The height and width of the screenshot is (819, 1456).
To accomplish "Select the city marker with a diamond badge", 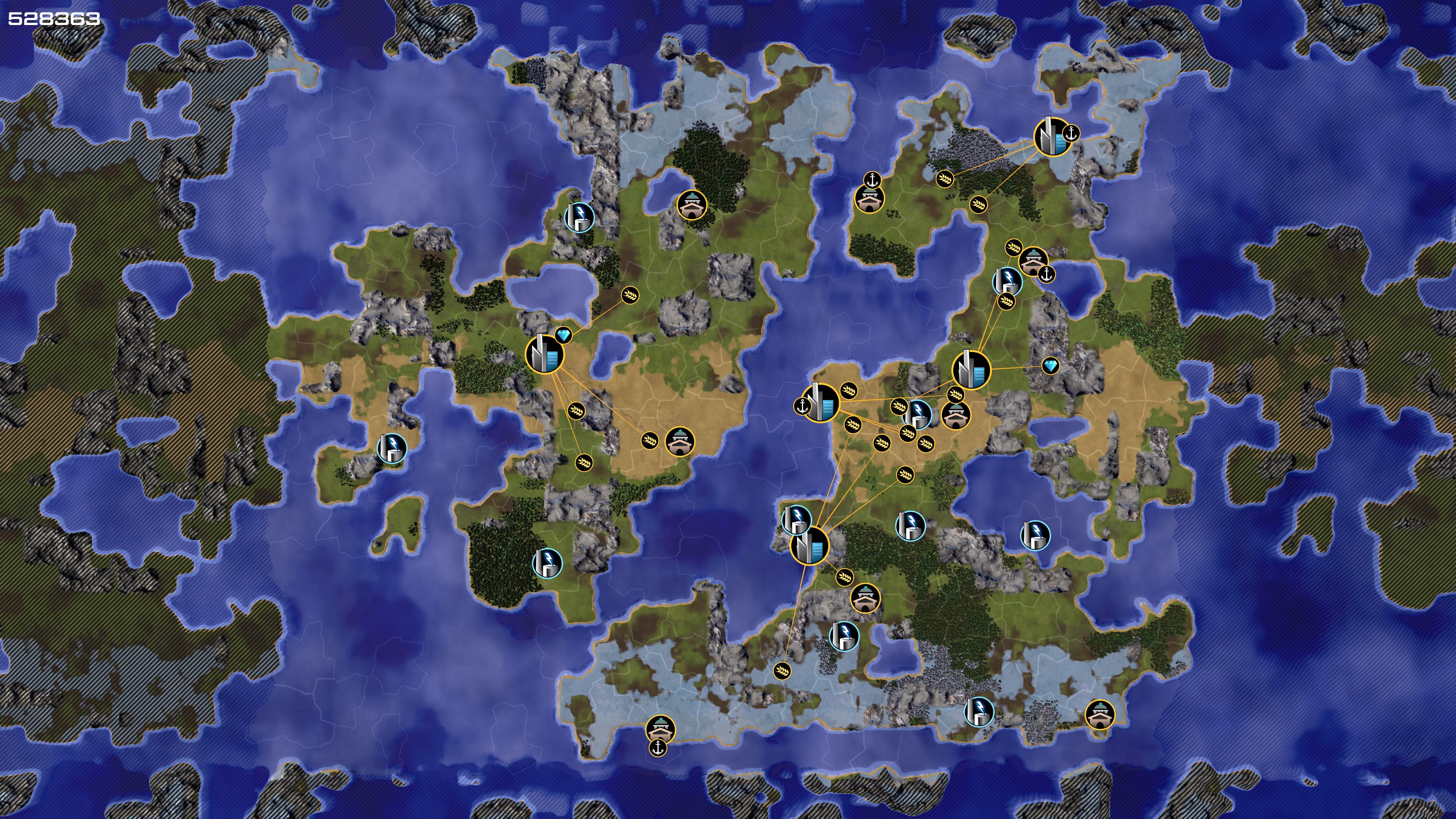I will (544, 355).
